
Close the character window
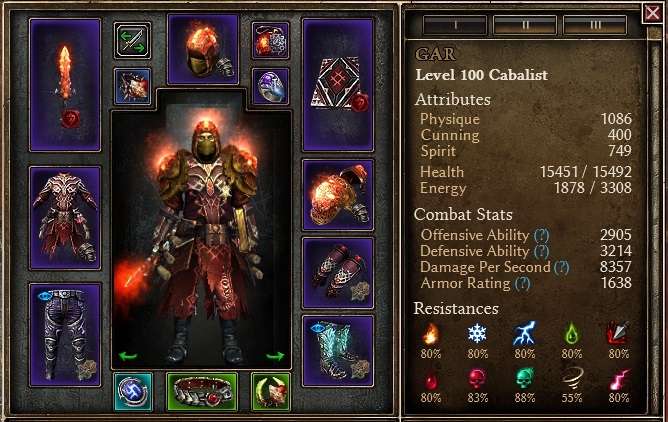coord(652,13)
